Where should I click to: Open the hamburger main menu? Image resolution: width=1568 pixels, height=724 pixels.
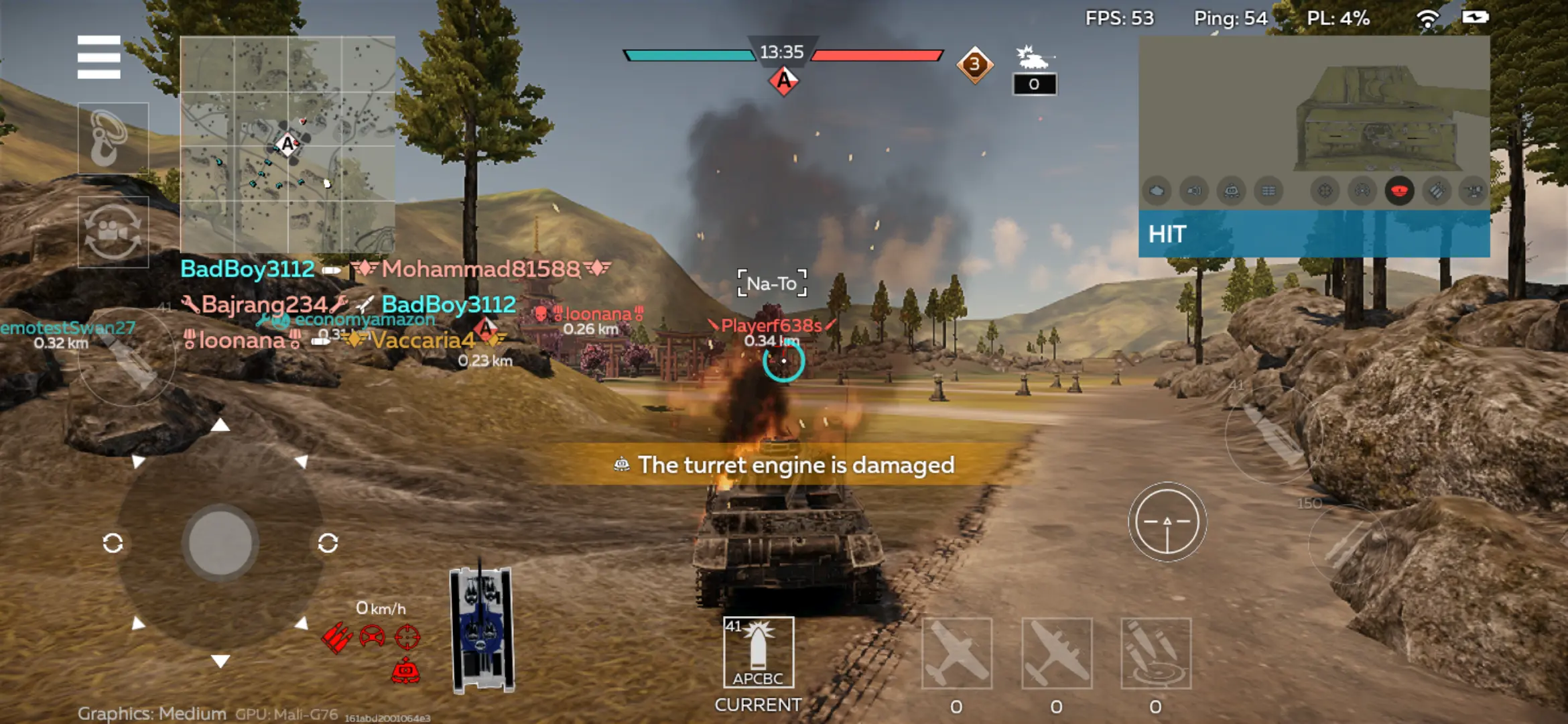pyautogui.click(x=99, y=57)
